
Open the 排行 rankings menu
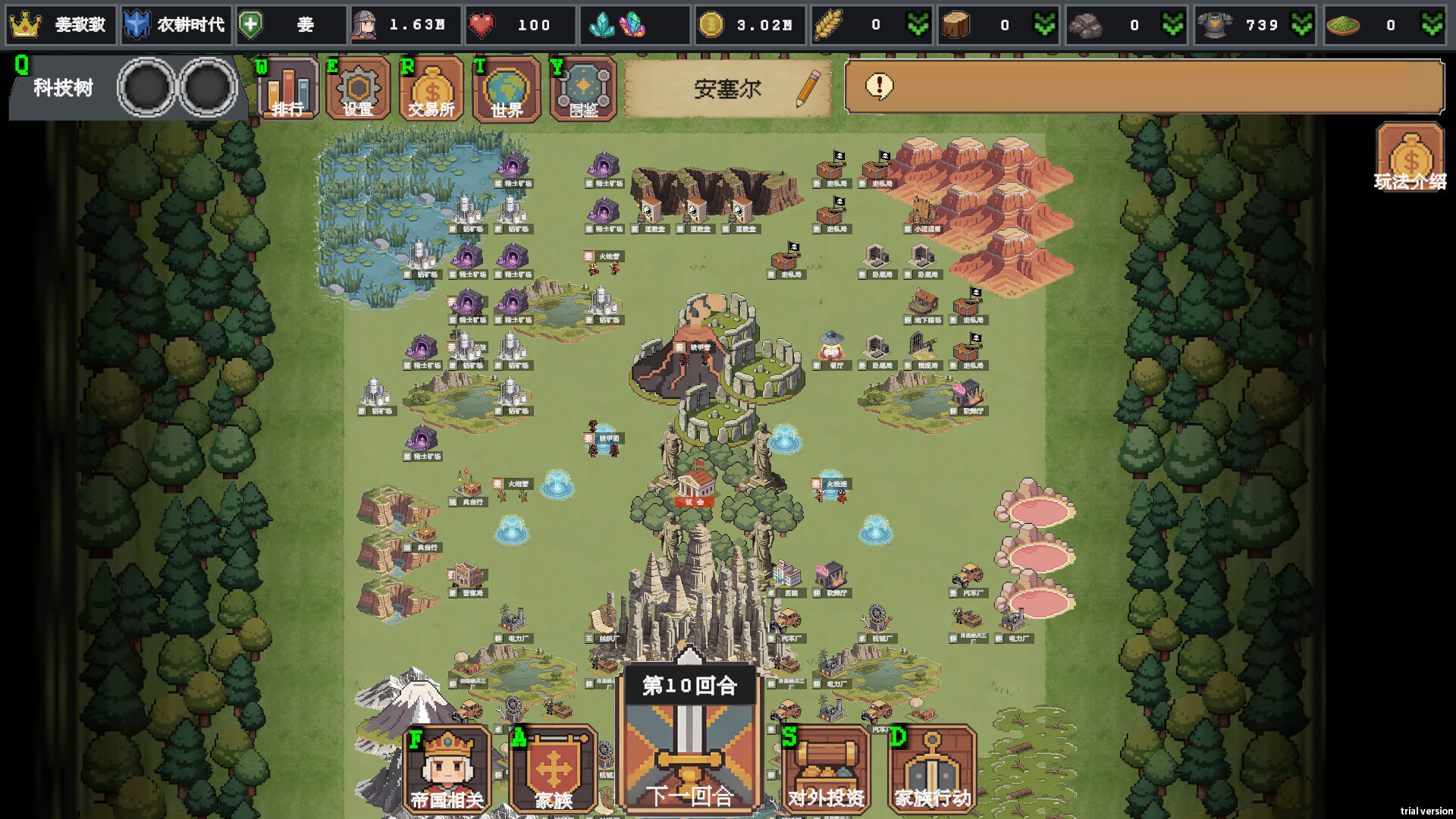287,89
